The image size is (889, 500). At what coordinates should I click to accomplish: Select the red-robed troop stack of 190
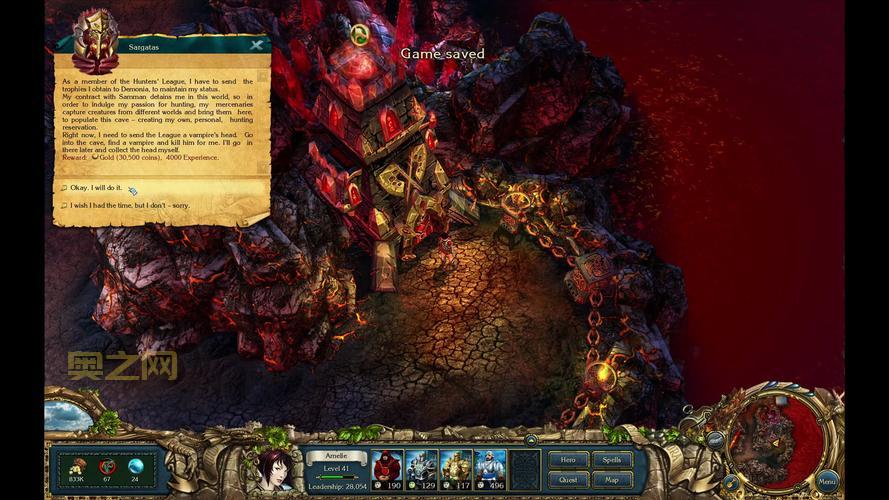pyautogui.click(x=387, y=468)
